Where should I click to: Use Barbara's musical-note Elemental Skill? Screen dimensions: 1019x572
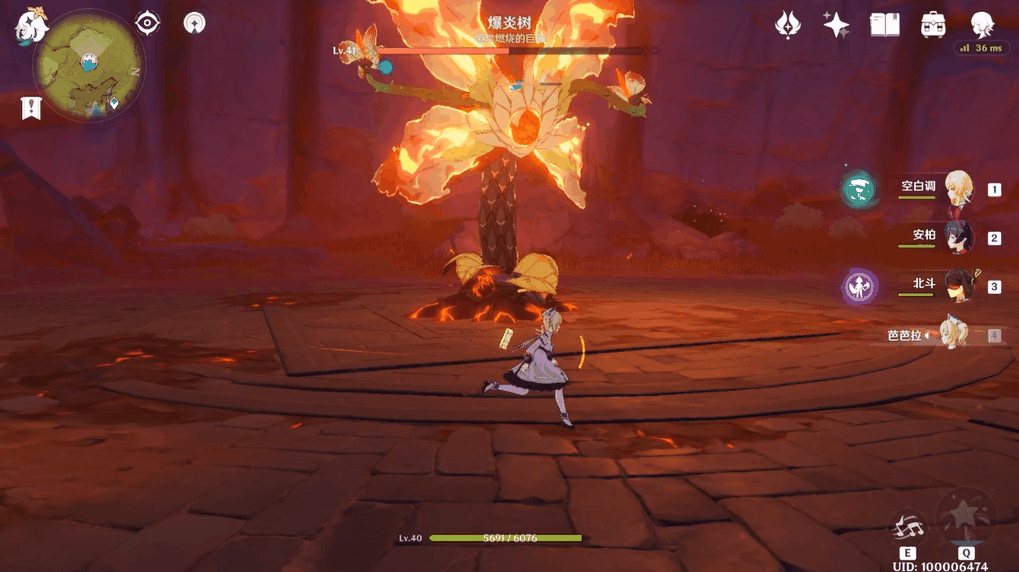(x=908, y=527)
